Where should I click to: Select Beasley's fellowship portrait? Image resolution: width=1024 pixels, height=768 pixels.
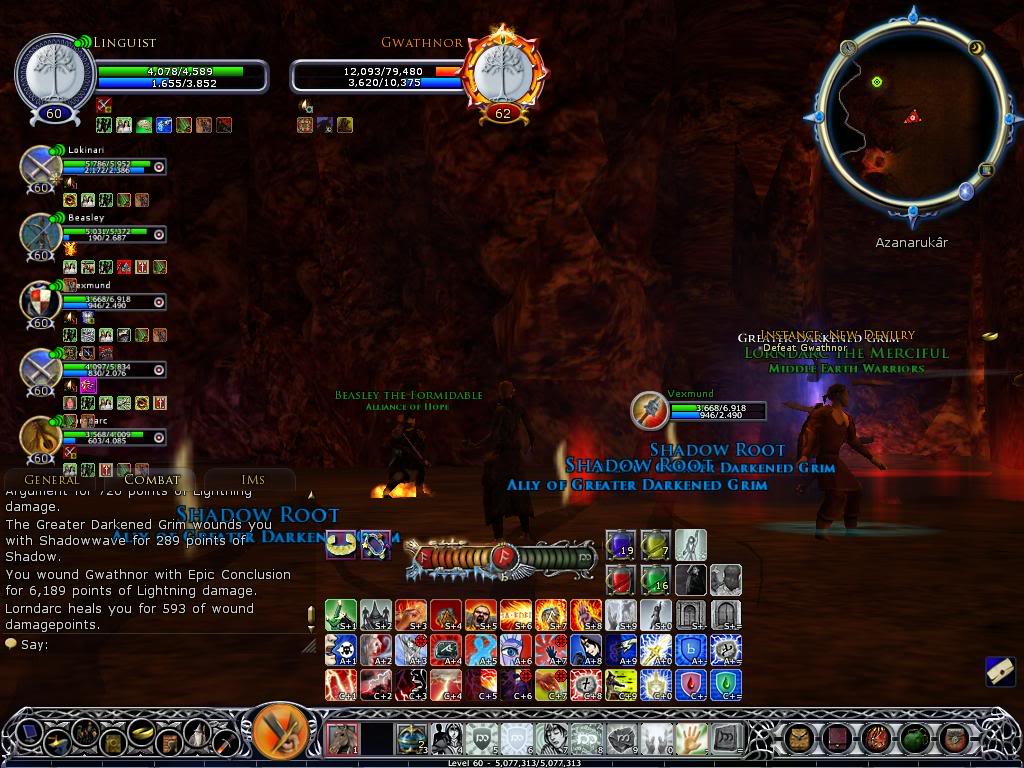41,234
